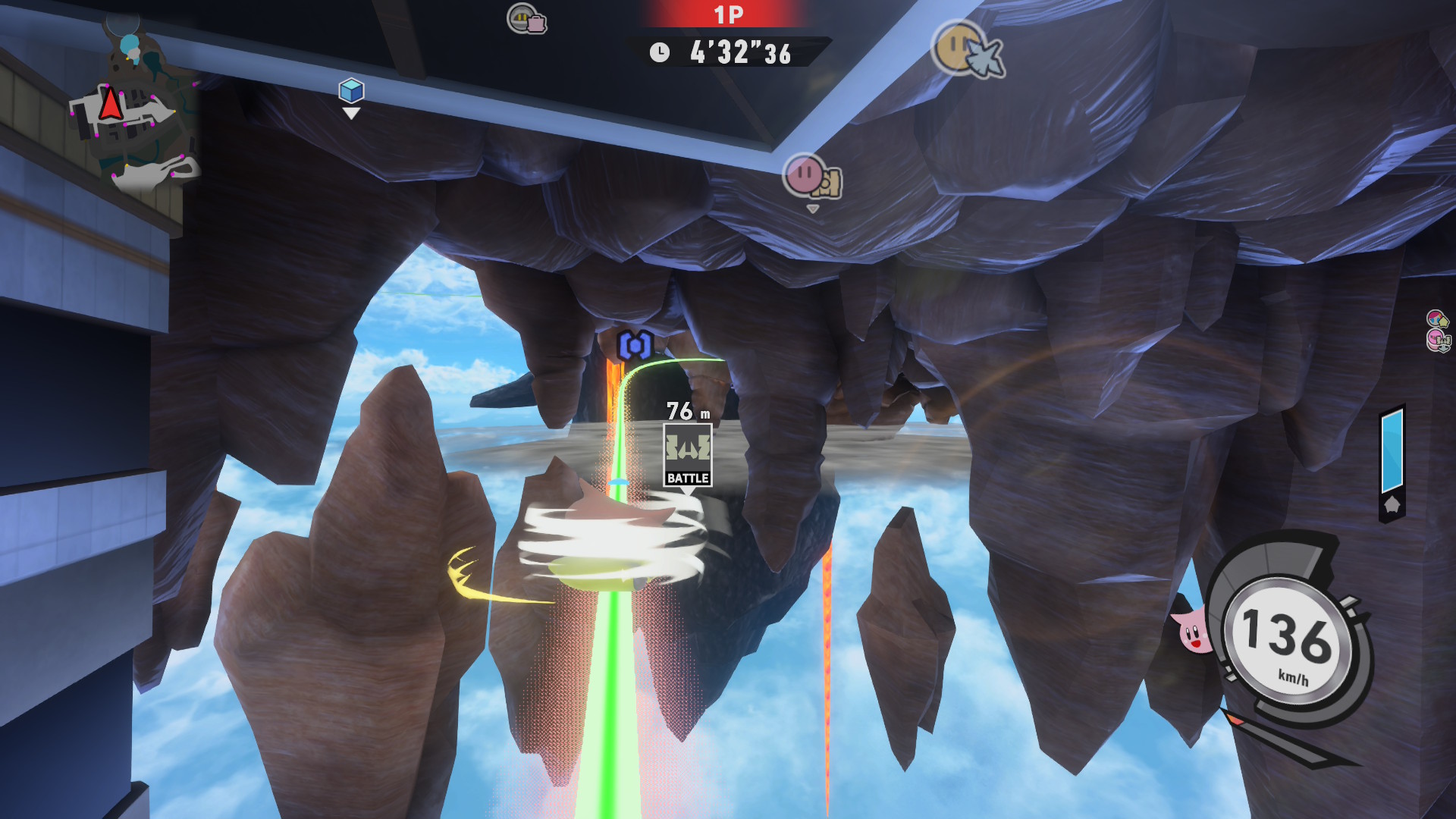Click the stacked rider icons at the screen edge
Image resolution: width=1456 pixels, height=819 pixels.
pos(1438,331)
